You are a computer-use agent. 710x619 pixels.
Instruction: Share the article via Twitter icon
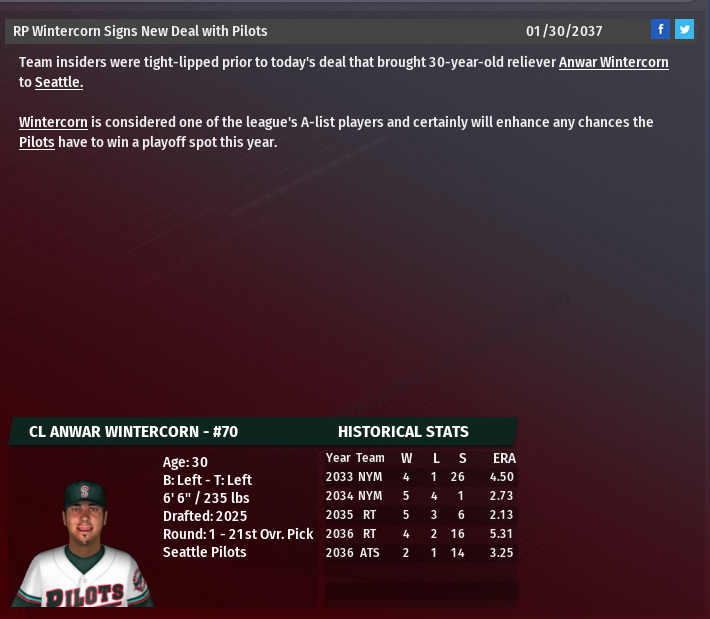[x=684, y=30]
